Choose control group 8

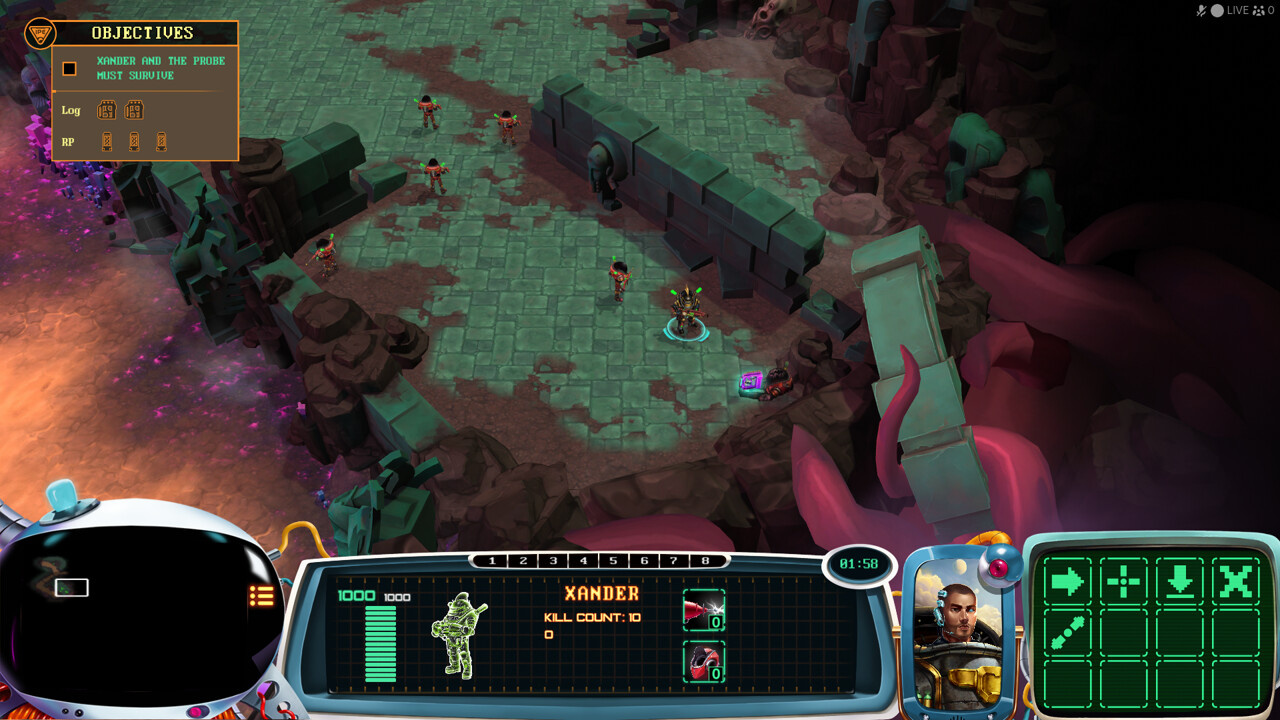coord(705,561)
